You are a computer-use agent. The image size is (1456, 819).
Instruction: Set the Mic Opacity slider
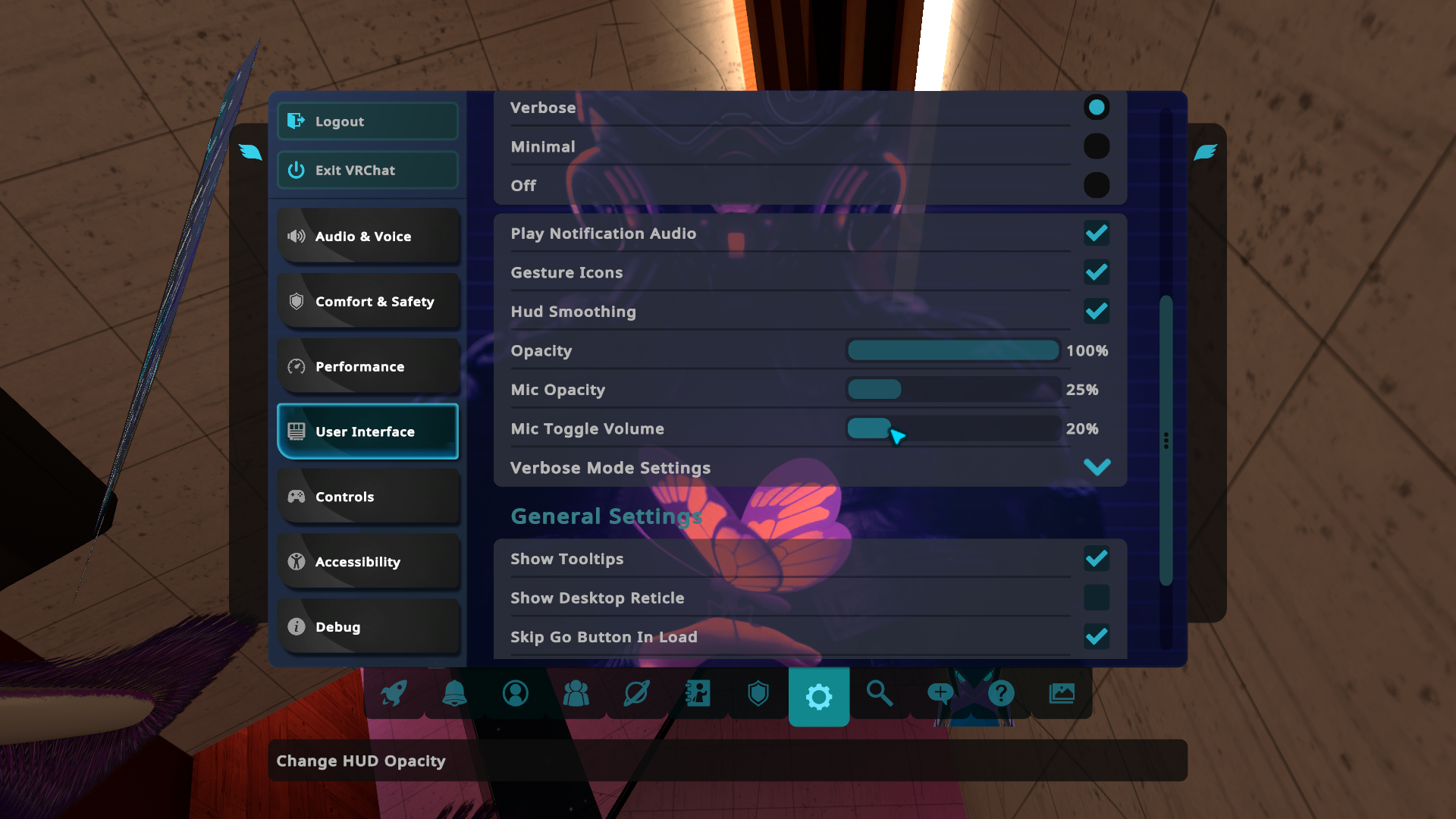pyautogui.click(x=952, y=390)
